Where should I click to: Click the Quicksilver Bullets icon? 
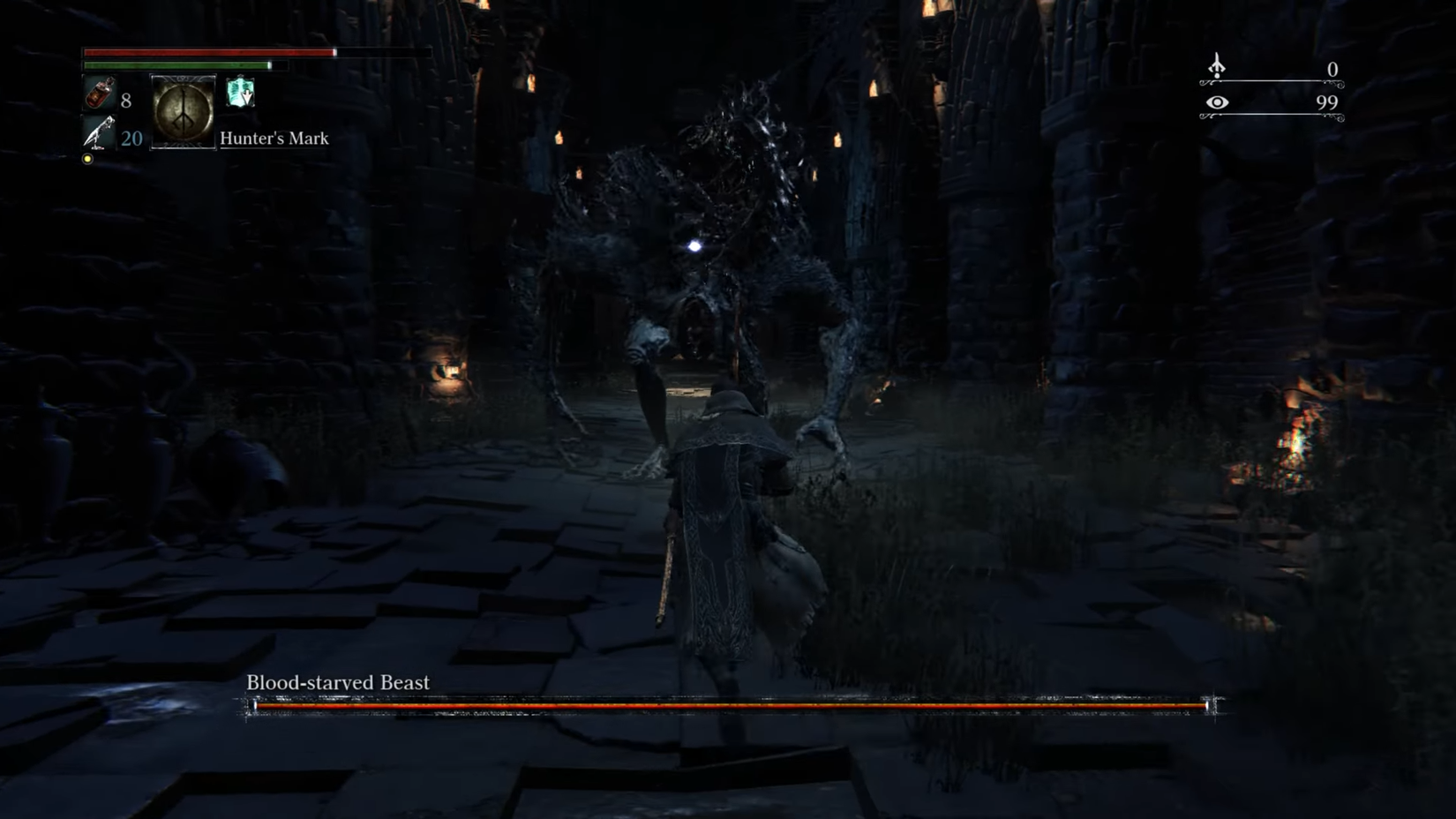(x=99, y=130)
